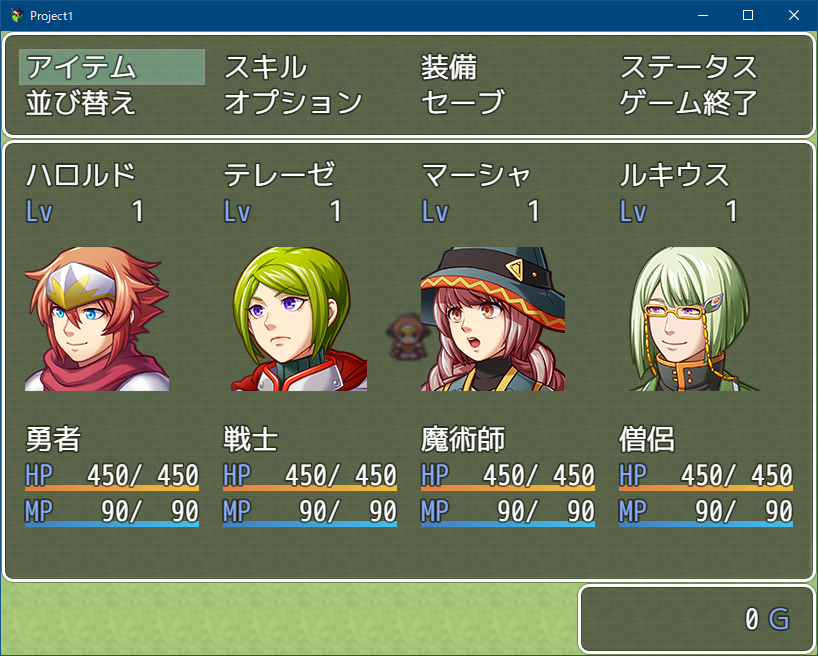Close the Project1 window
The image size is (818, 656).
point(793,15)
